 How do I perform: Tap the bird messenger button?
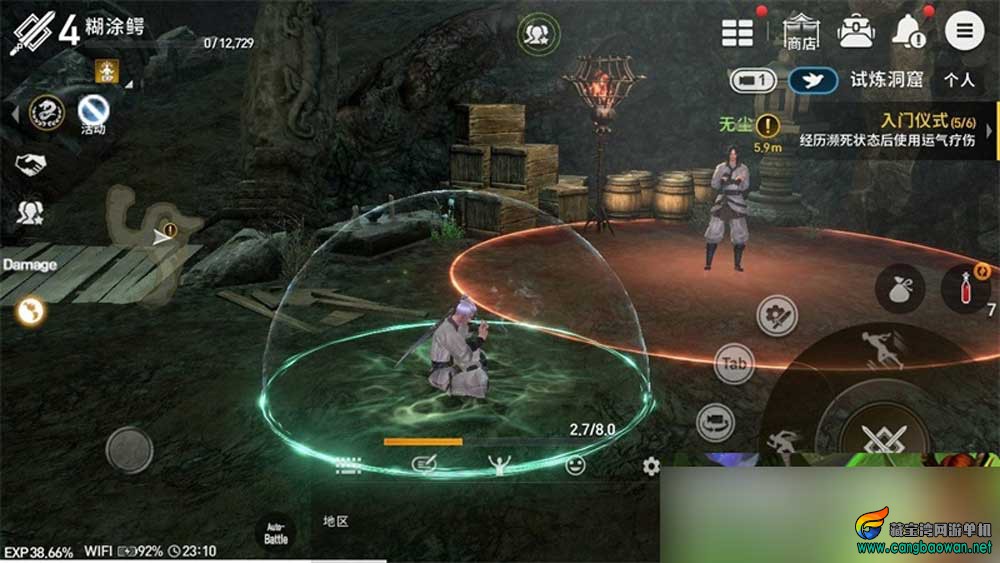[x=812, y=80]
